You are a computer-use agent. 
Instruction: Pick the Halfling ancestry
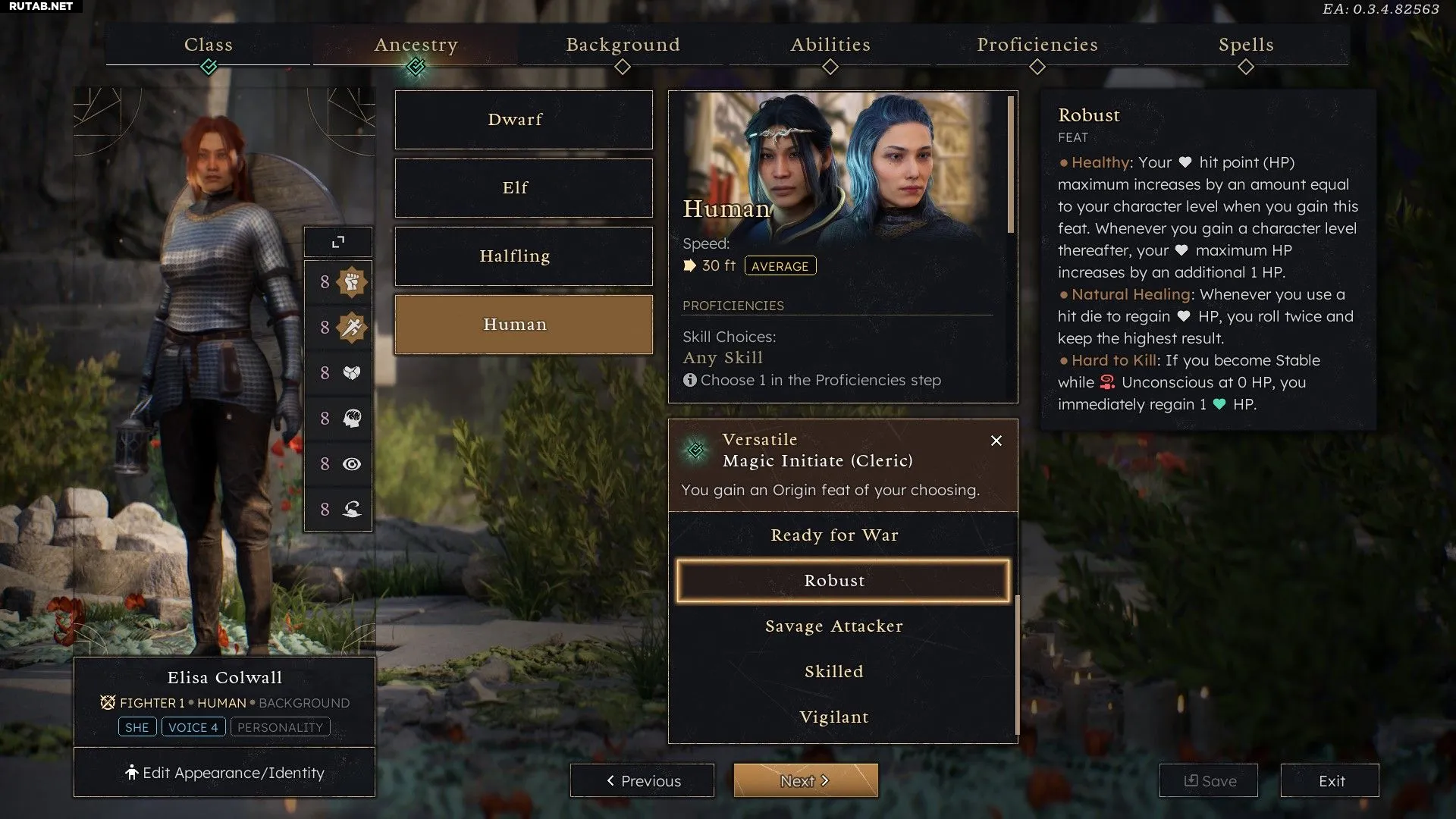click(x=523, y=256)
